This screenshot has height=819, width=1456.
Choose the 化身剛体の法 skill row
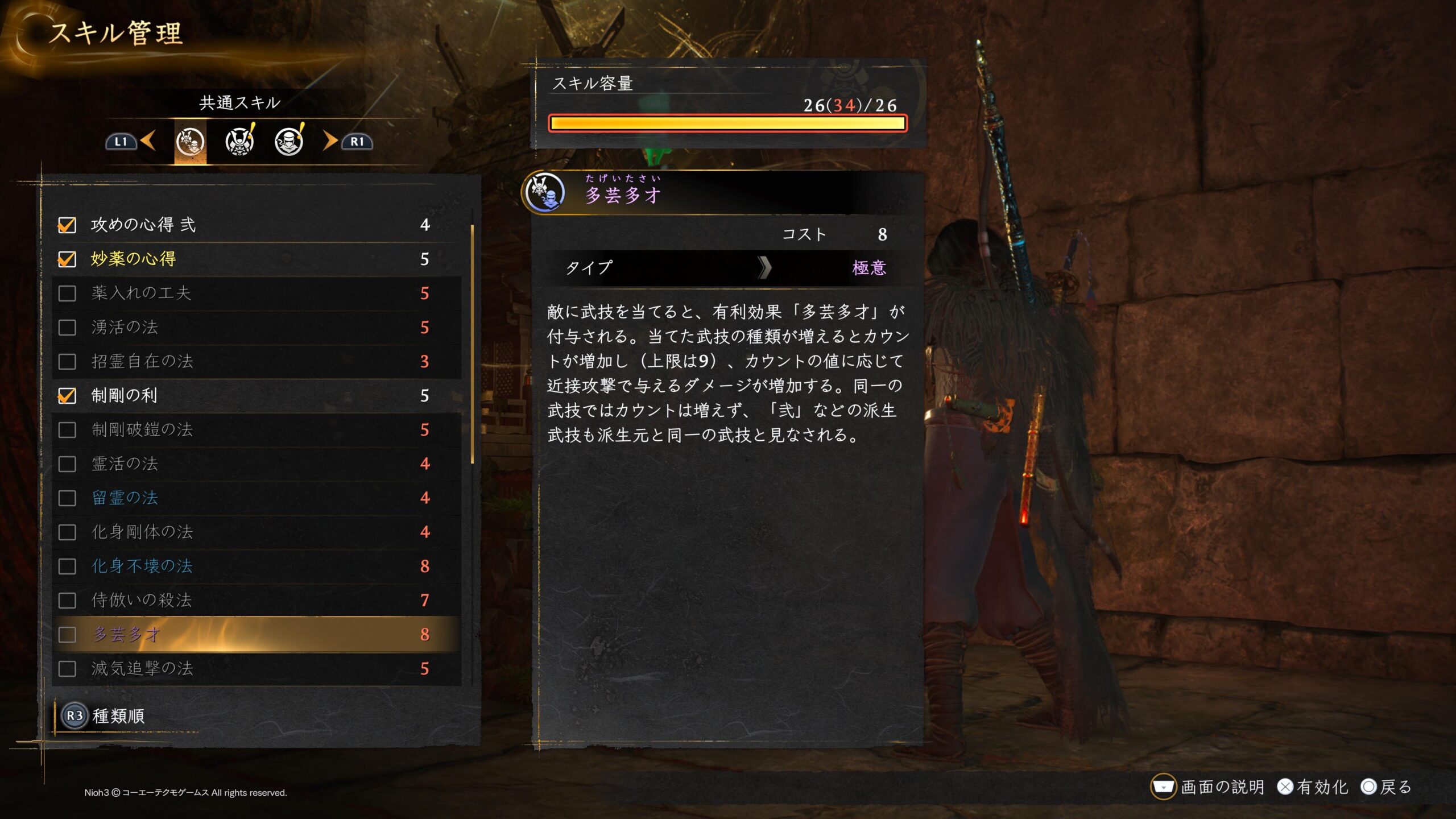click(x=256, y=532)
